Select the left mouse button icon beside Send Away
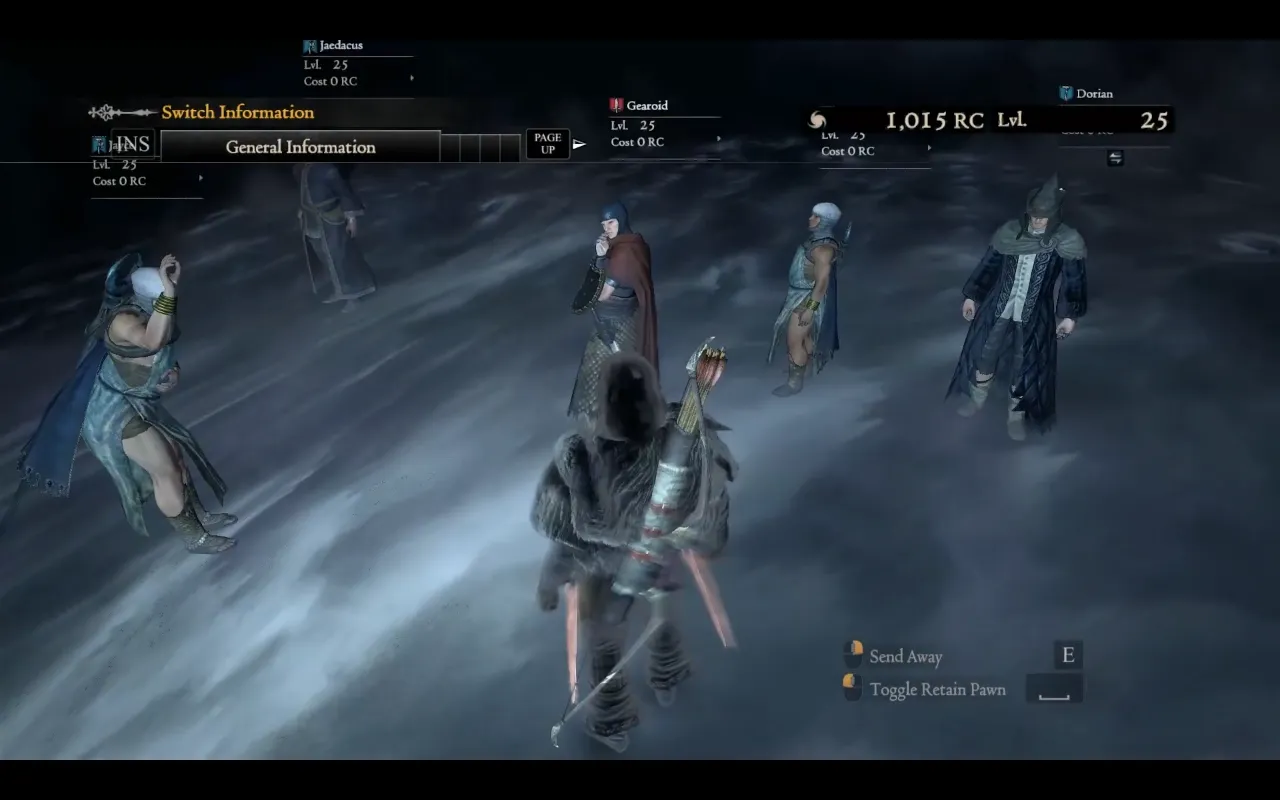 (x=854, y=655)
